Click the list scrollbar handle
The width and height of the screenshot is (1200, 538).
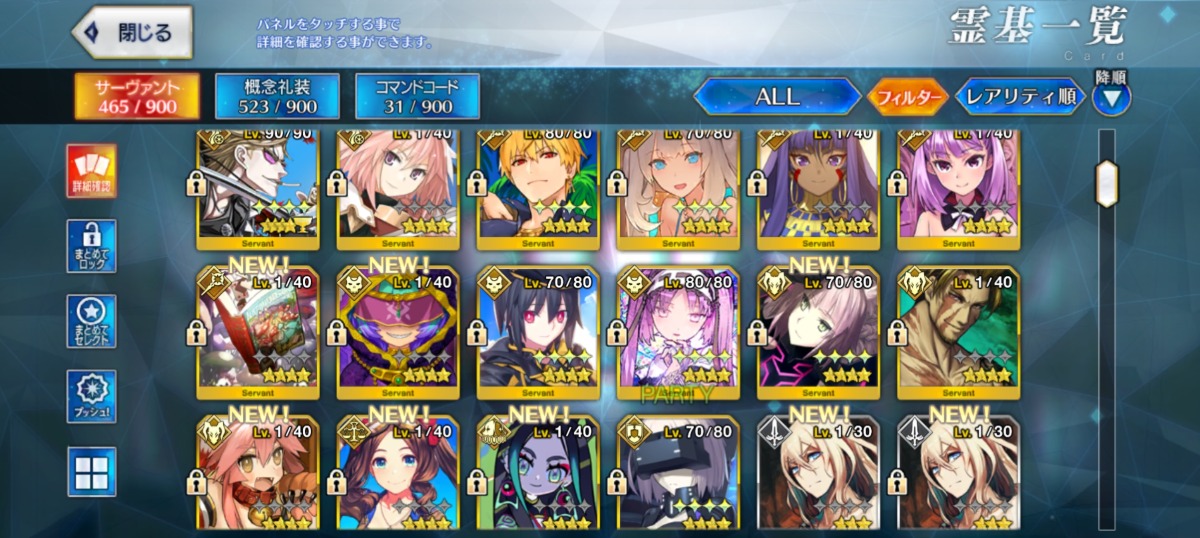pyautogui.click(x=1106, y=183)
